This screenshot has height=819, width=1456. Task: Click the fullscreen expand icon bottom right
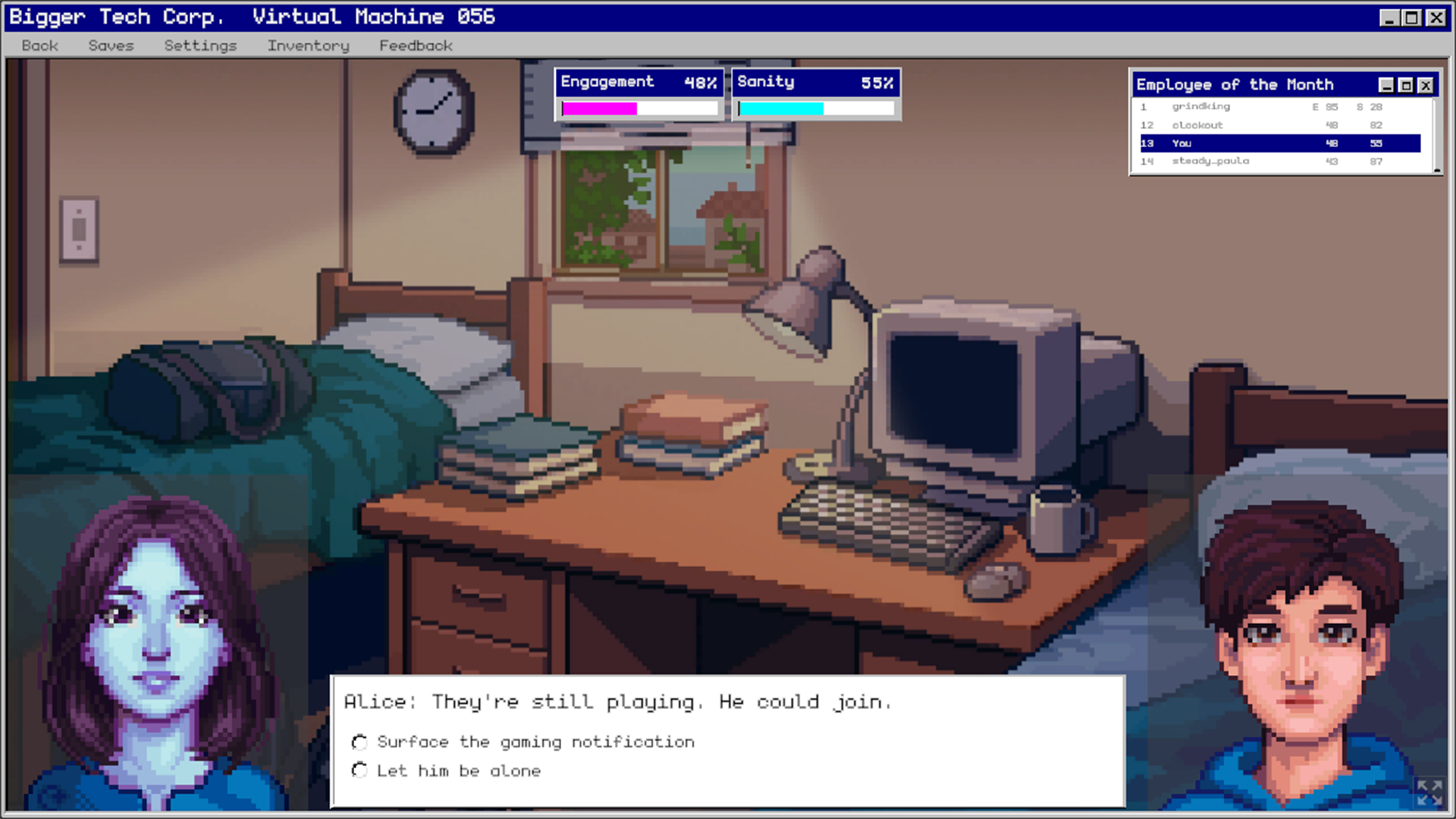pos(1432,794)
